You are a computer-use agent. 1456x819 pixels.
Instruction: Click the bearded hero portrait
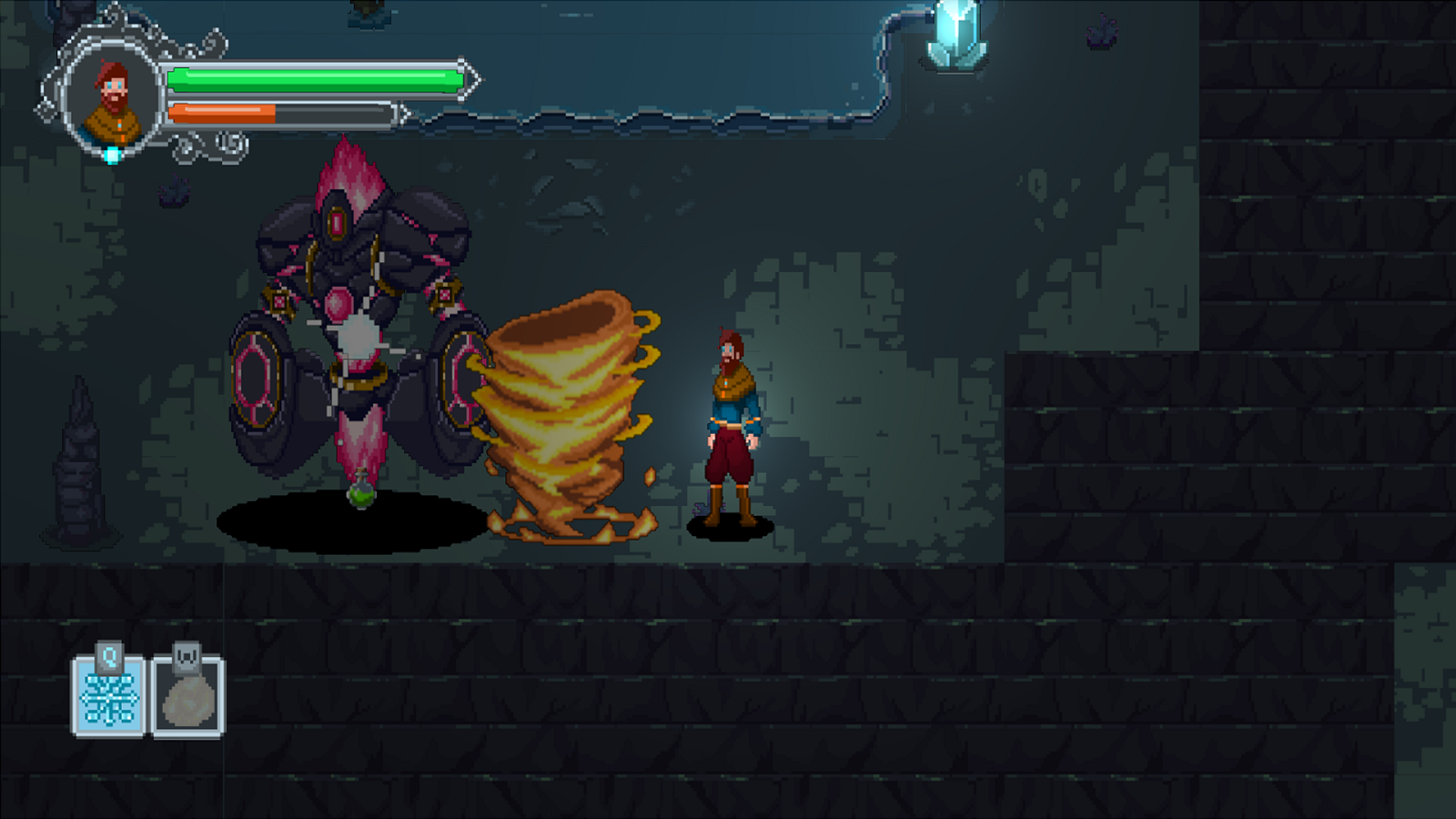(x=113, y=99)
